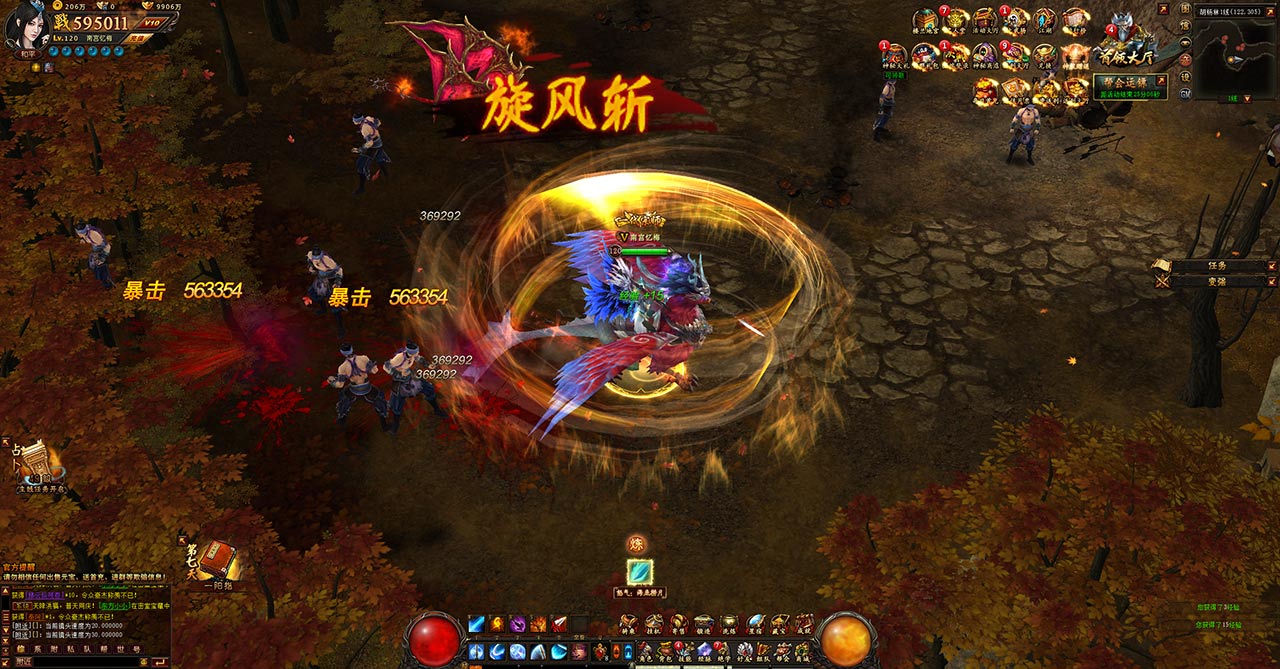Click the player portrait avatar
Screen dimensions: 1280x669
coord(27,25)
